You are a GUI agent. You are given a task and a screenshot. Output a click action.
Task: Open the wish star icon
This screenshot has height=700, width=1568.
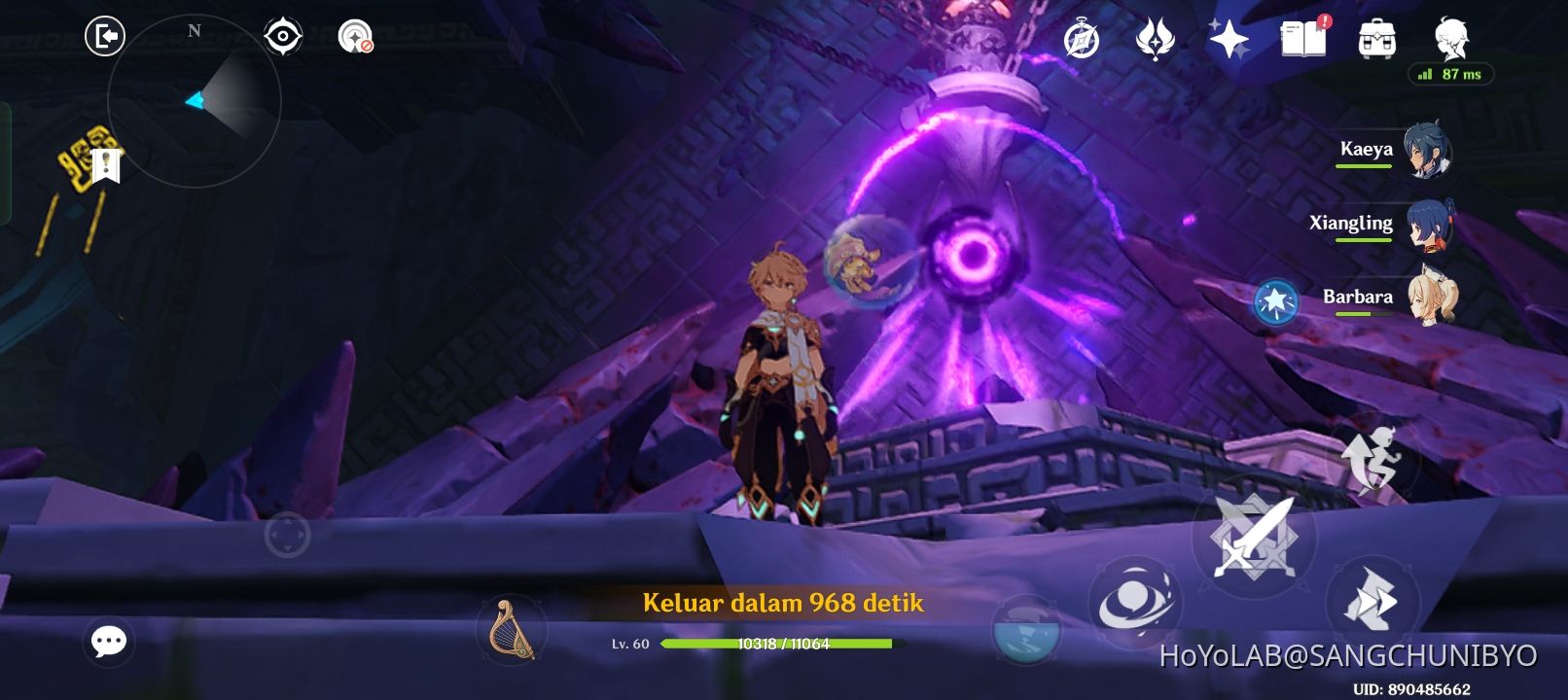(x=1231, y=38)
